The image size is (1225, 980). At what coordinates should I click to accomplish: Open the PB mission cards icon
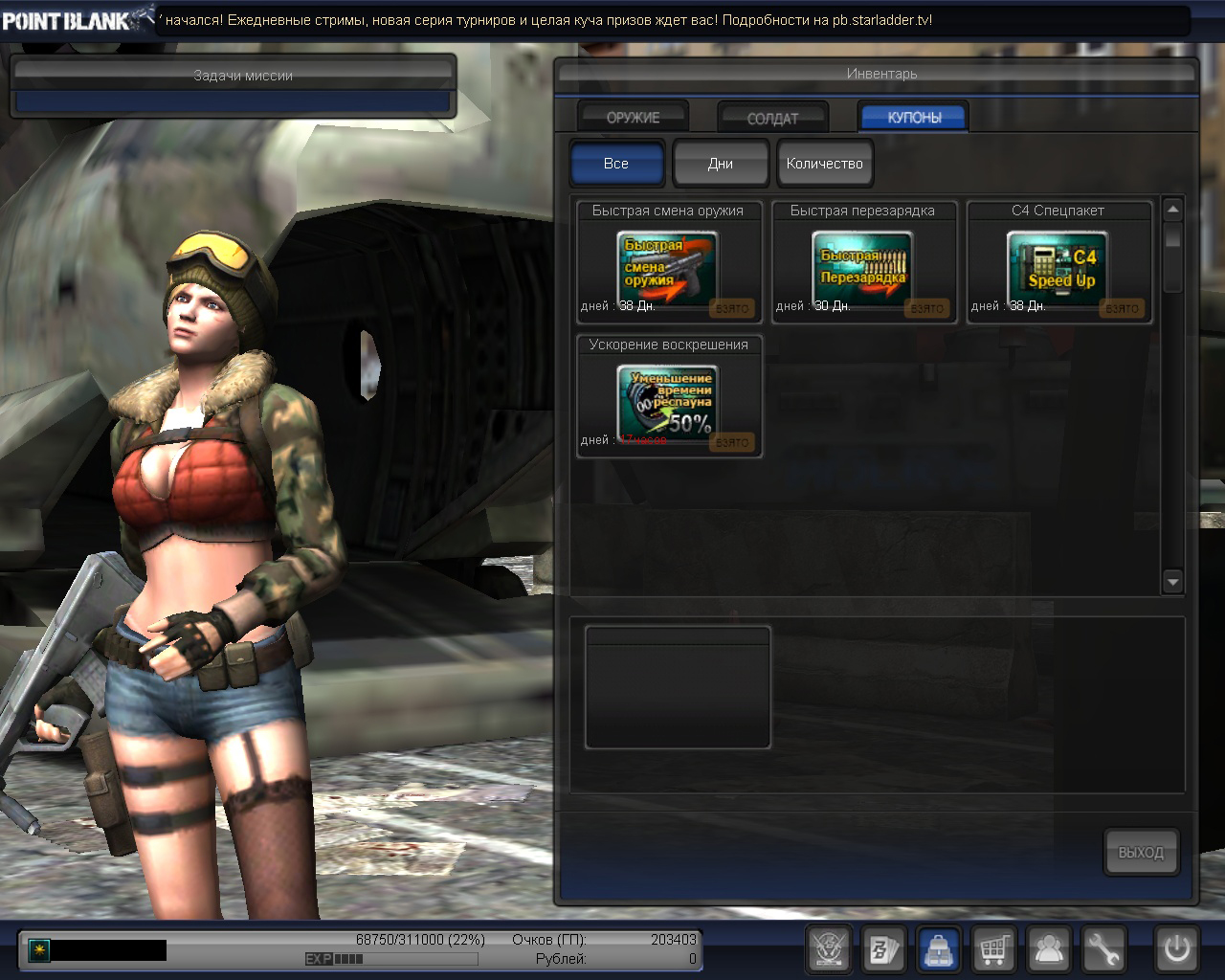(x=883, y=949)
